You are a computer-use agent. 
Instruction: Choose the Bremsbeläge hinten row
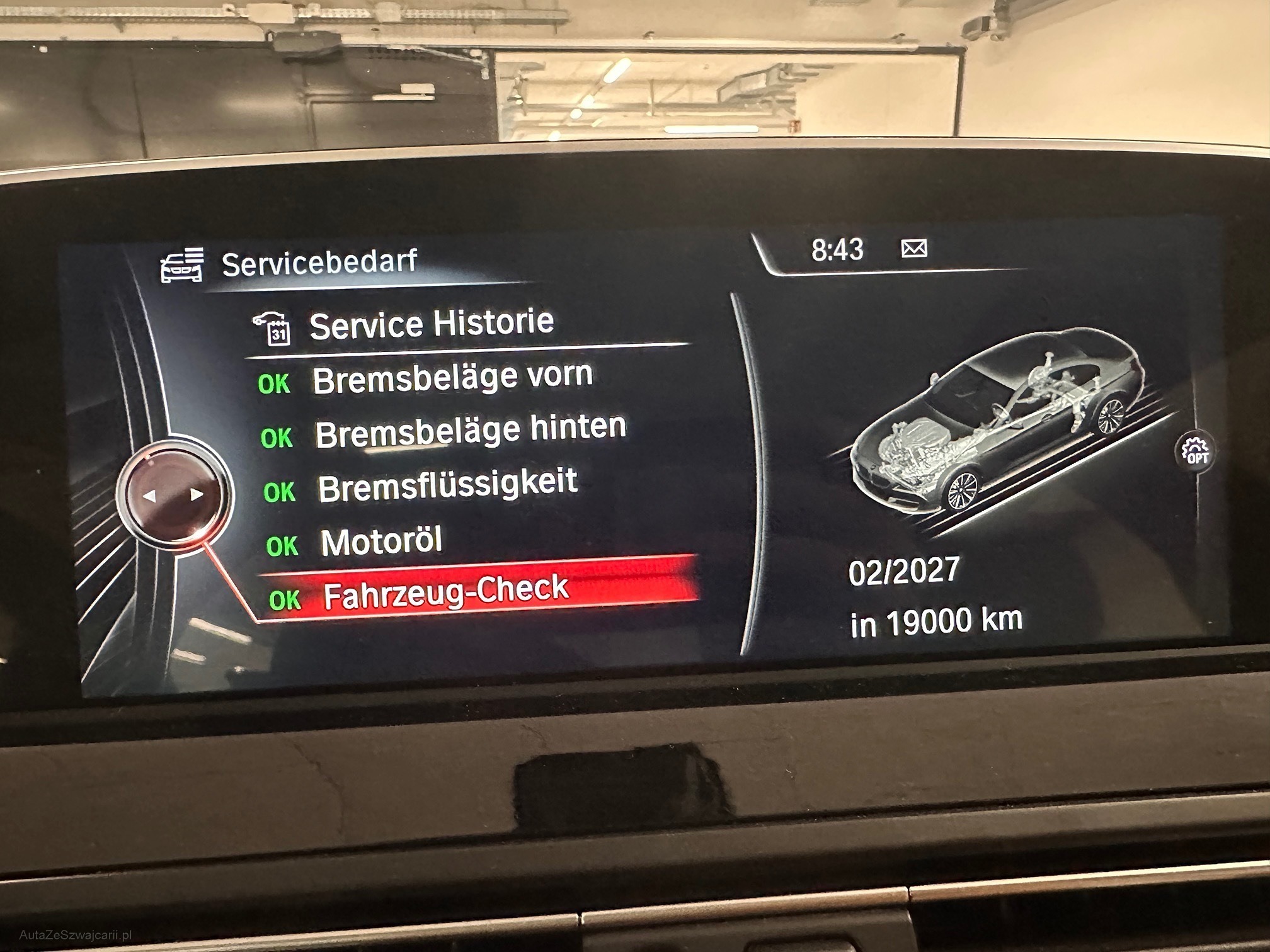tap(470, 431)
